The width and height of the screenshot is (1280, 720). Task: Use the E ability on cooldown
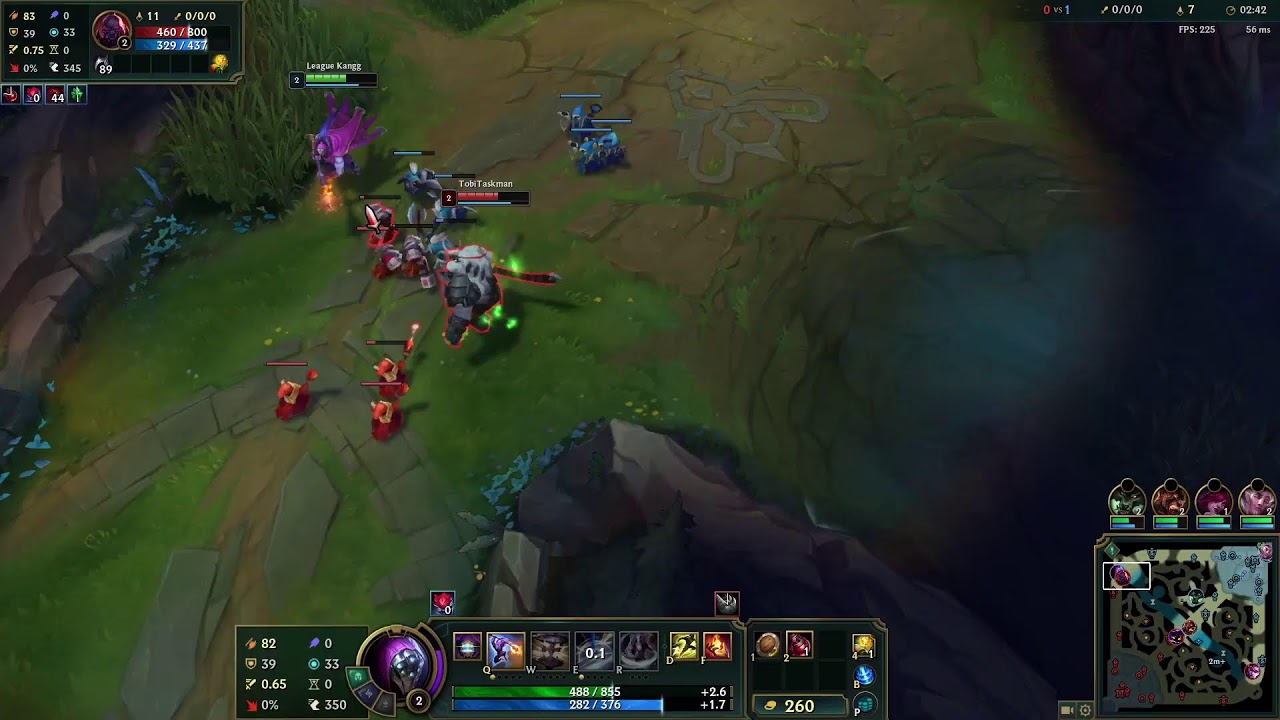point(594,651)
